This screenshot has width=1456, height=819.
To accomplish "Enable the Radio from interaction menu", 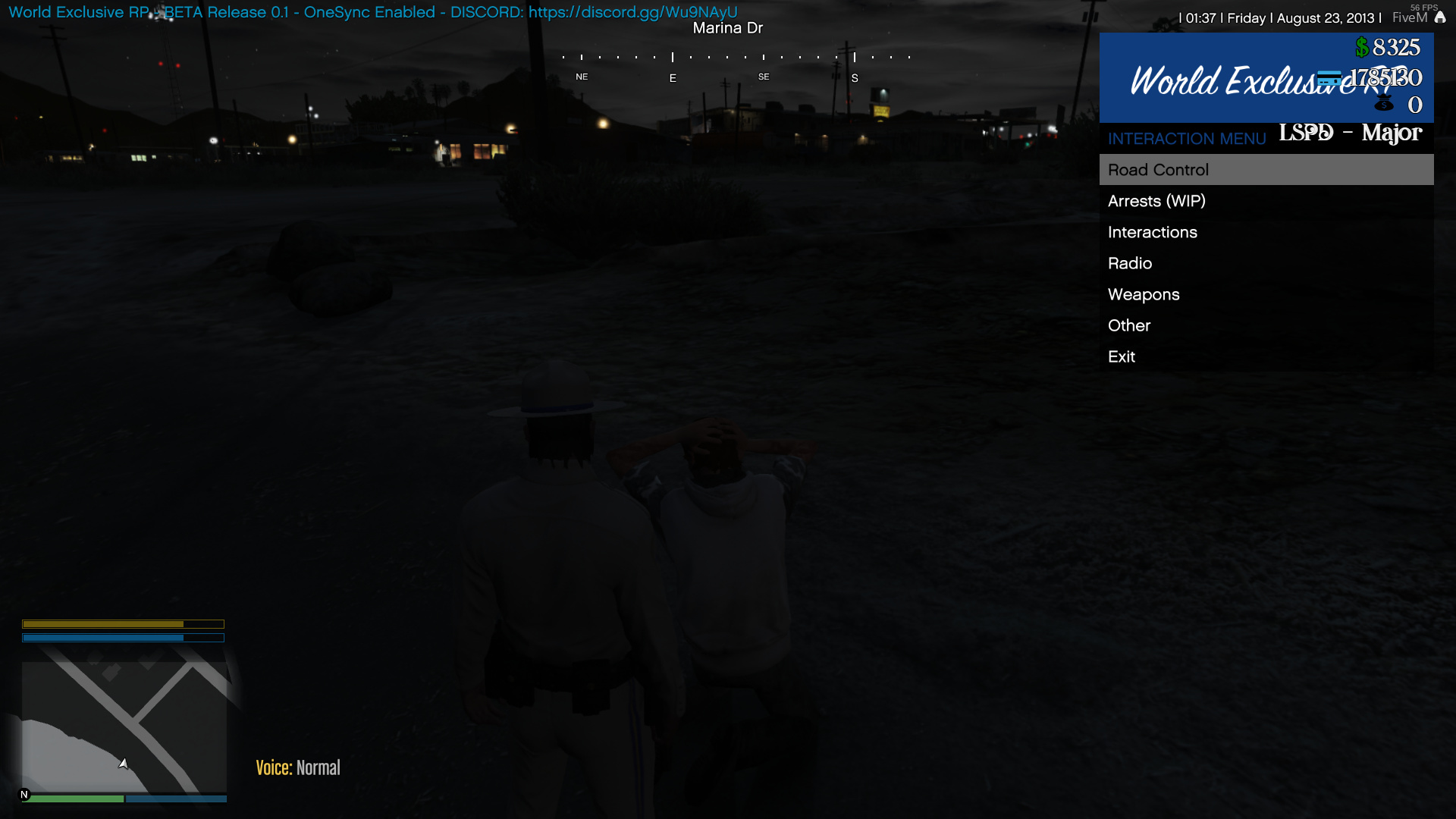I will (1130, 263).
